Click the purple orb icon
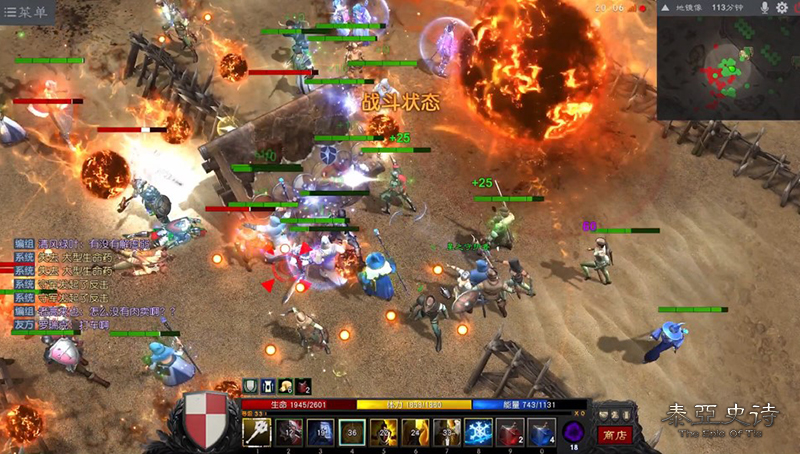800x454 pixels. tap(574, 432)
